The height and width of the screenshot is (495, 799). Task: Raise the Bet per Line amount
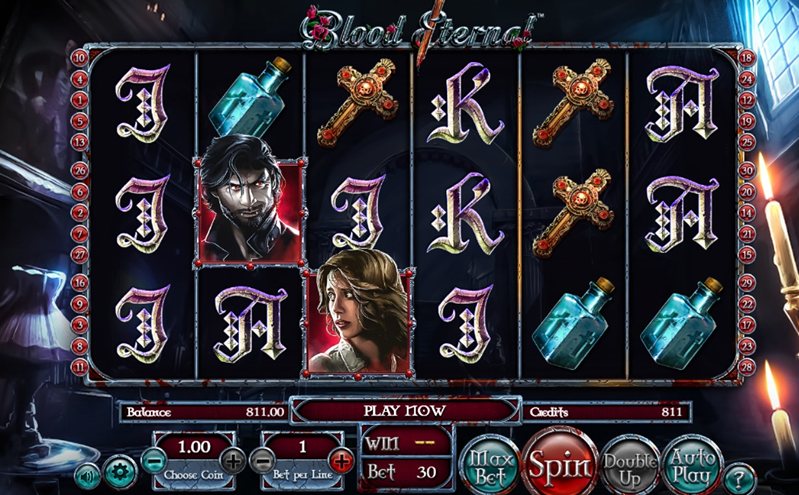tap(341, 461)
